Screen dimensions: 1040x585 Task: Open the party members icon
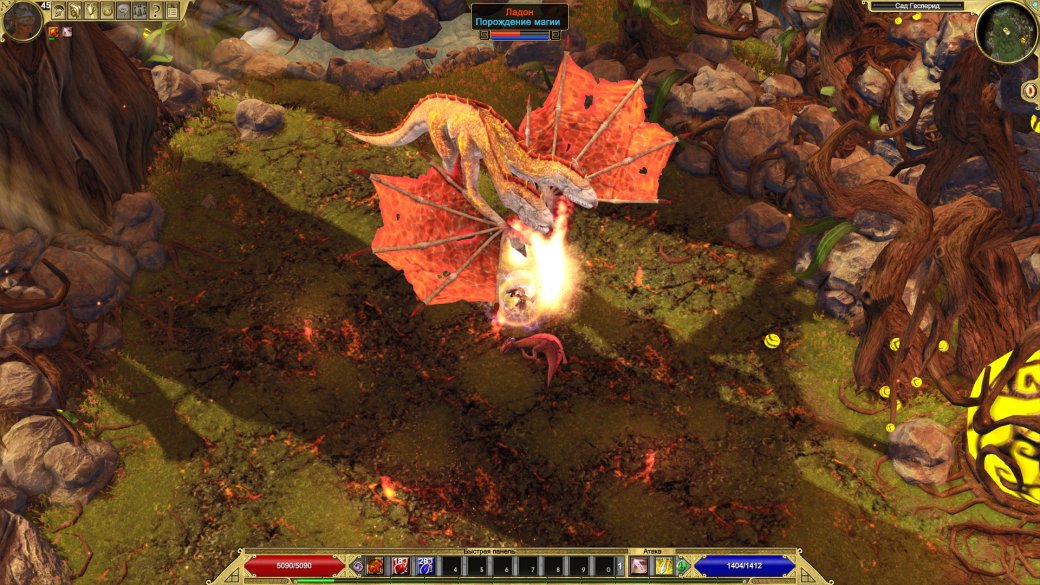coord(139,11)
